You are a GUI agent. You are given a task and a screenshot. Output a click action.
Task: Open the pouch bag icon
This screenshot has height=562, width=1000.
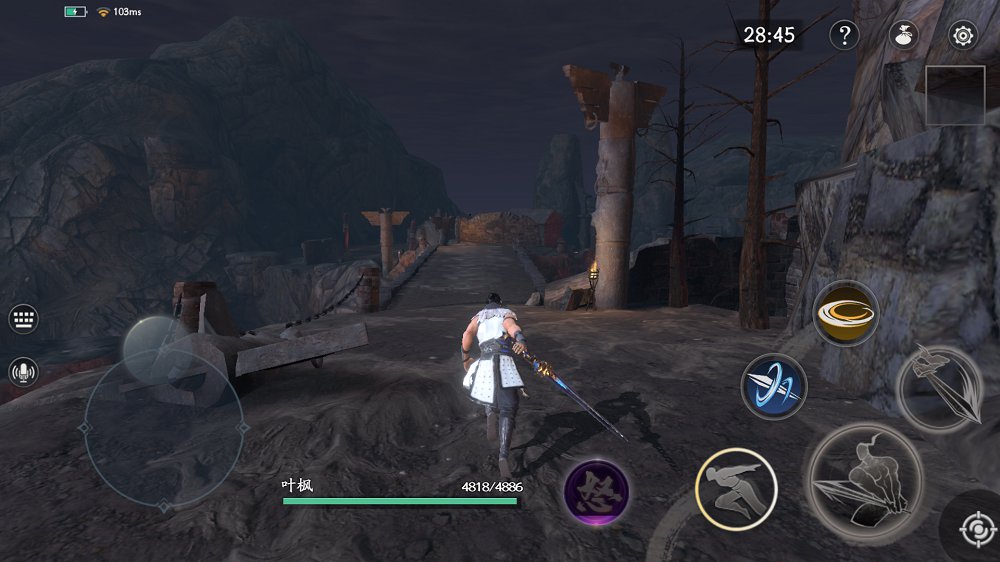pos(904,36)
